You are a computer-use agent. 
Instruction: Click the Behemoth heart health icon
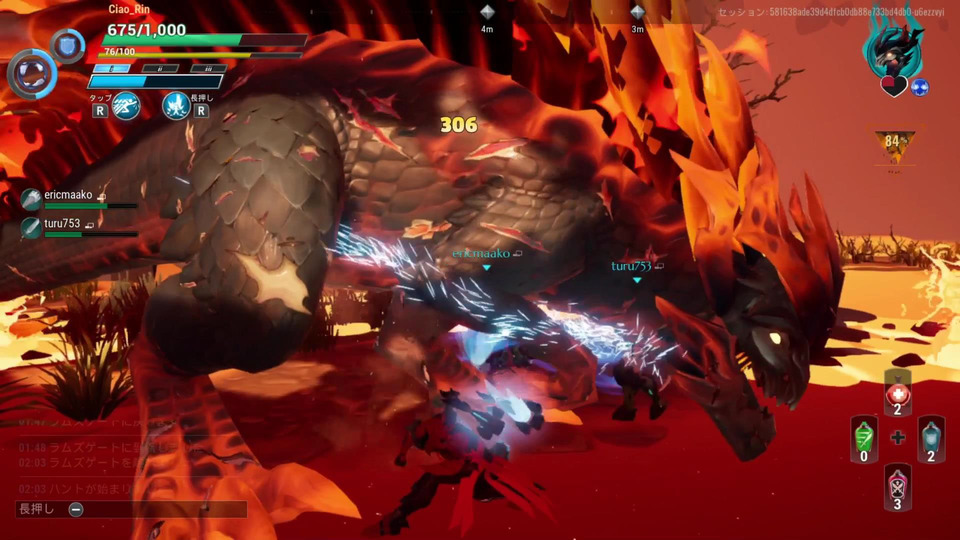point(893,87)
